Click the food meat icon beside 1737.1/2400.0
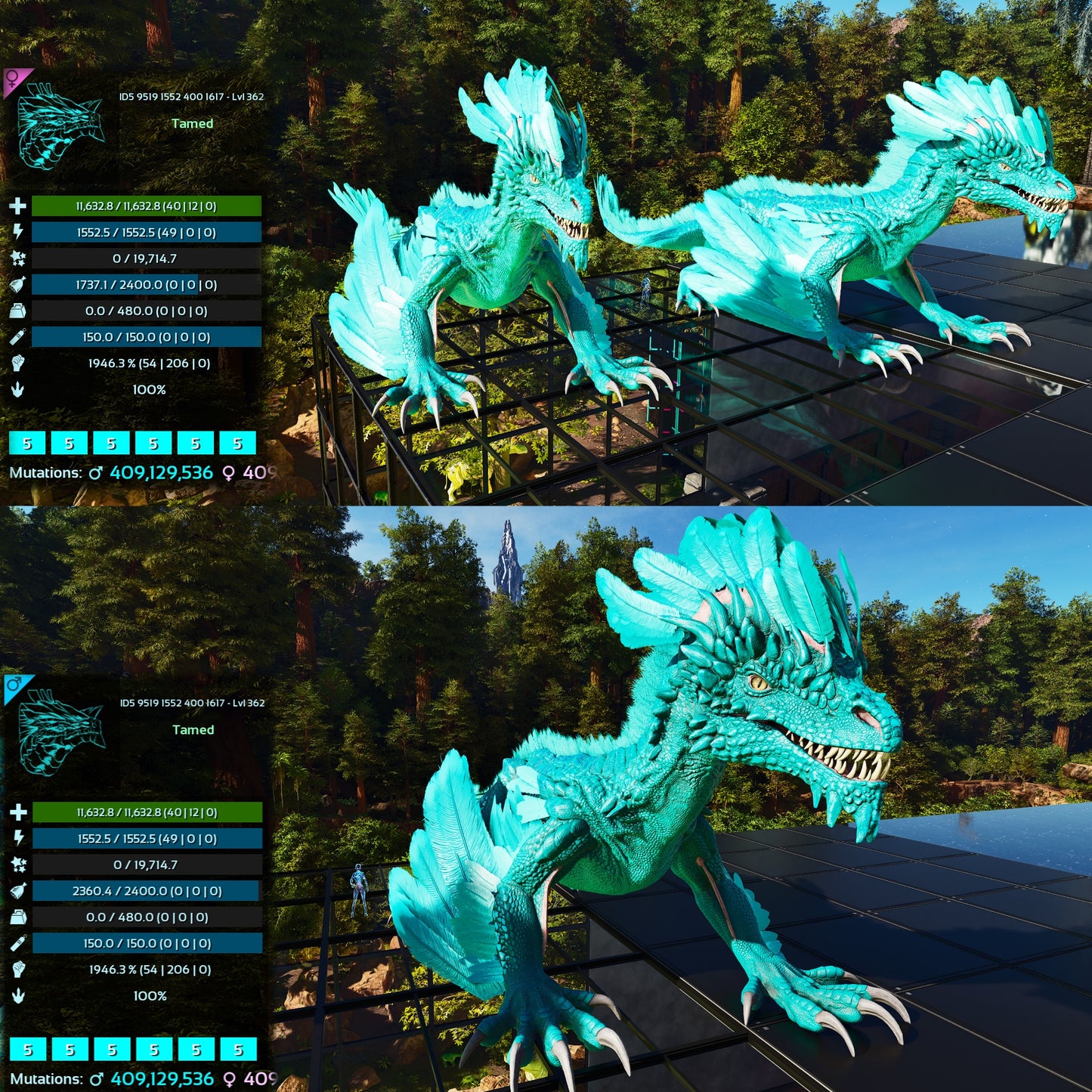The image size is (1092, 1092). tap(17, 285)
